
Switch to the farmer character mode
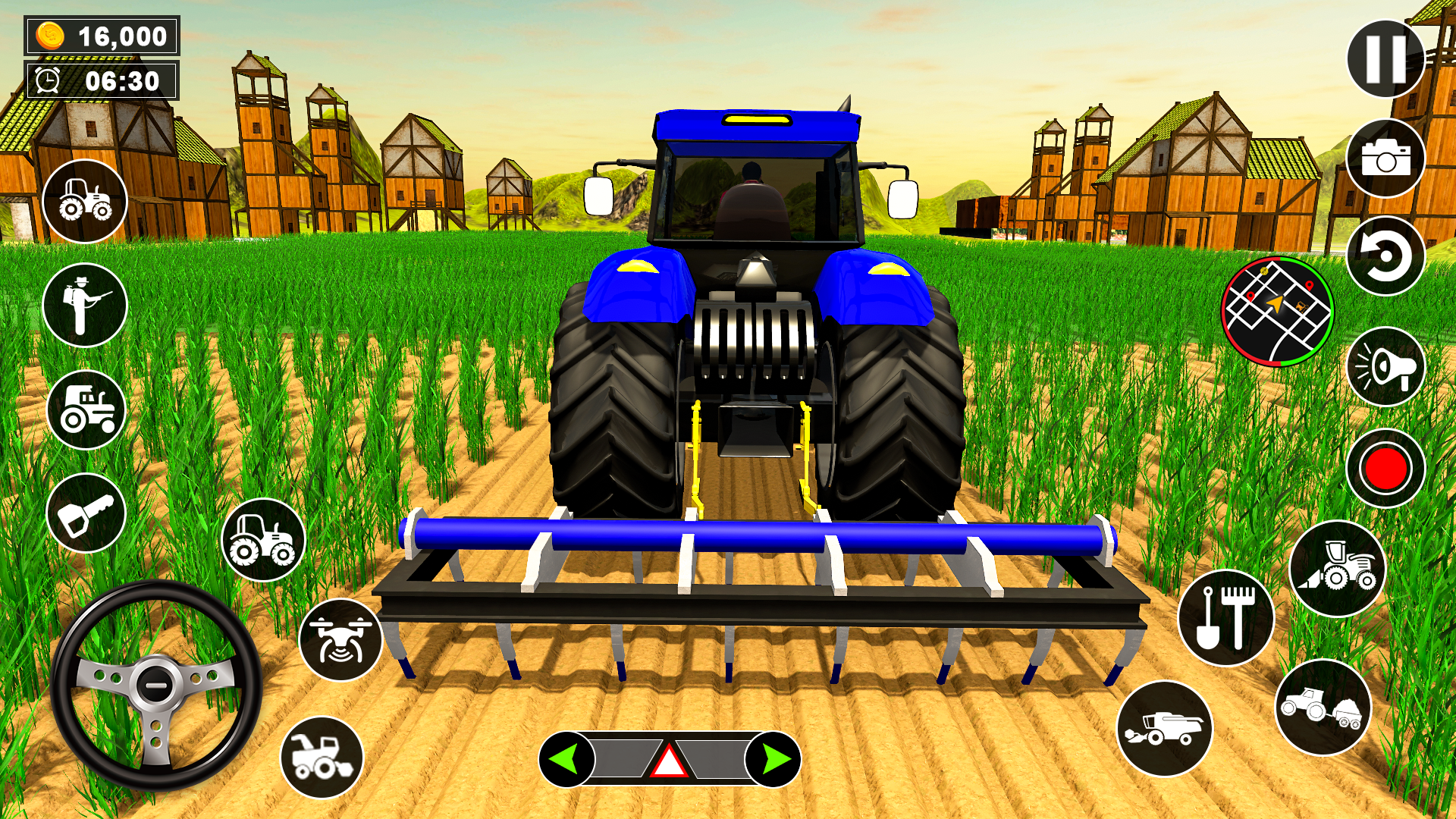click(x=85, y=303)
